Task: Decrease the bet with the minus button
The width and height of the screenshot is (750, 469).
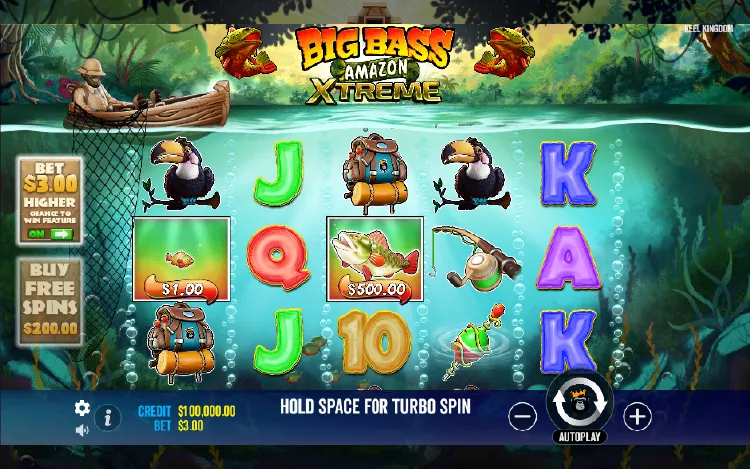Action: tap(522, 416)
